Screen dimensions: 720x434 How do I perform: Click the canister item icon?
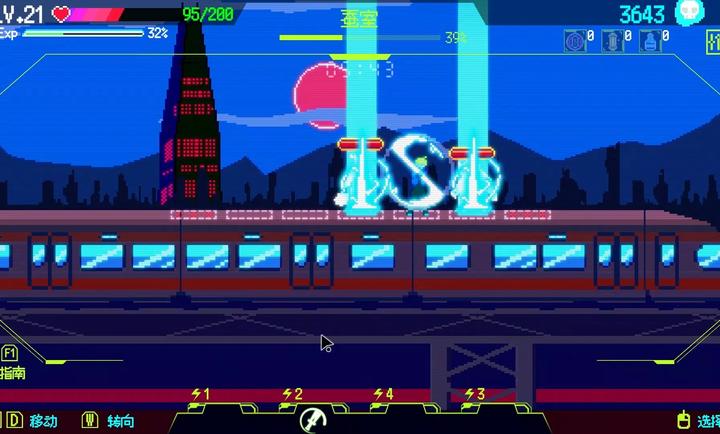tap(611, 41)
